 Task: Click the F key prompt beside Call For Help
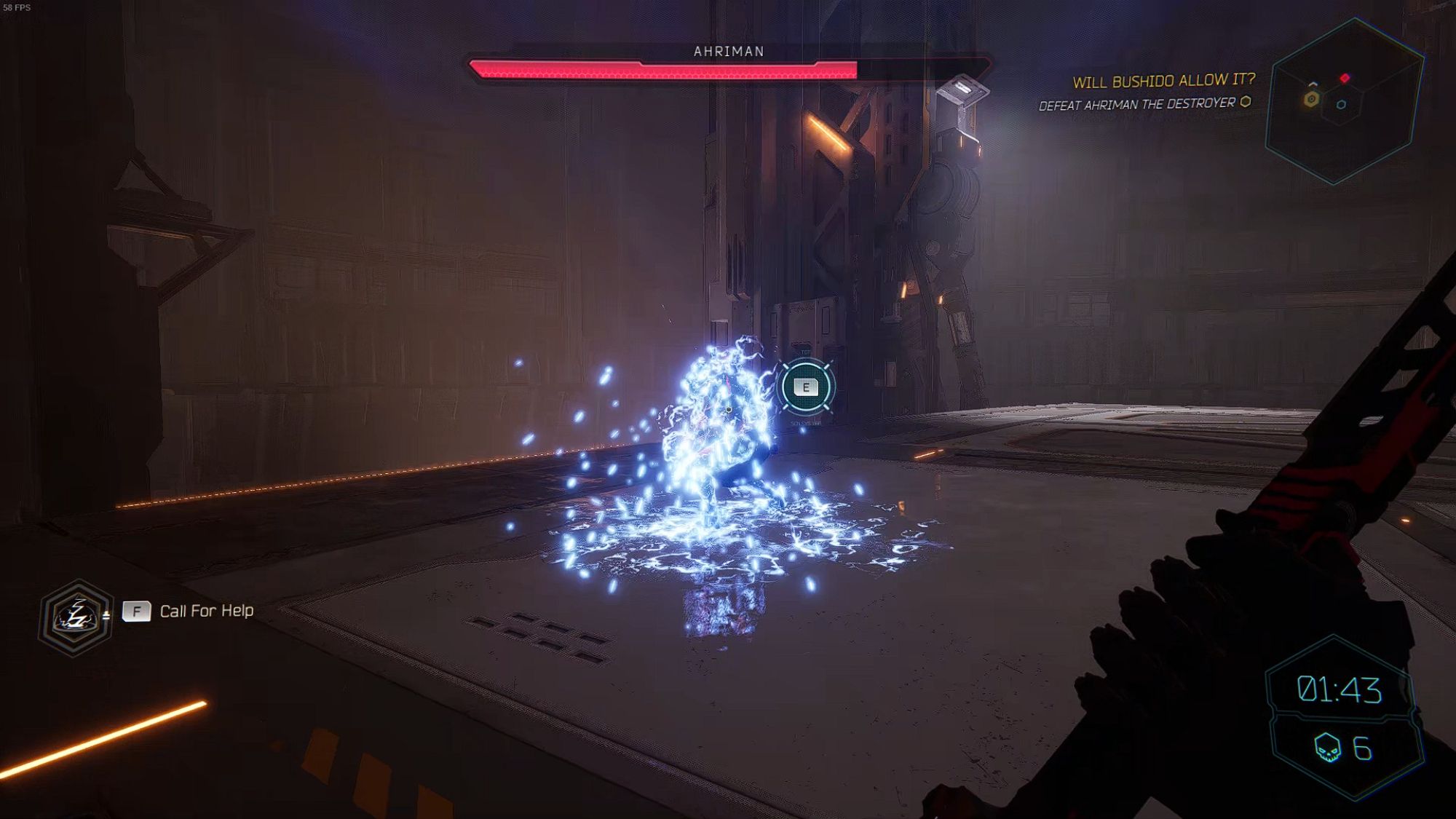pyautogui.click(x=138, y=611)
